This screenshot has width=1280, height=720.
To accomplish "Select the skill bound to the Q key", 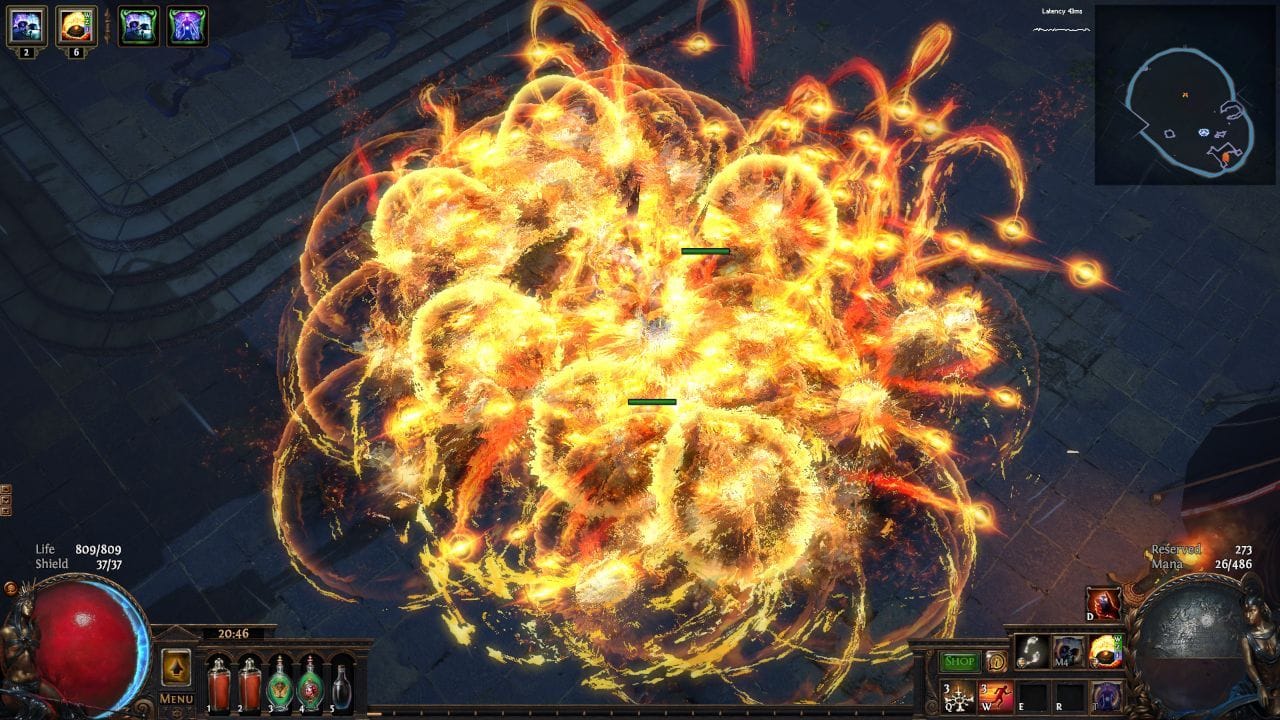I will pos(958,698).
